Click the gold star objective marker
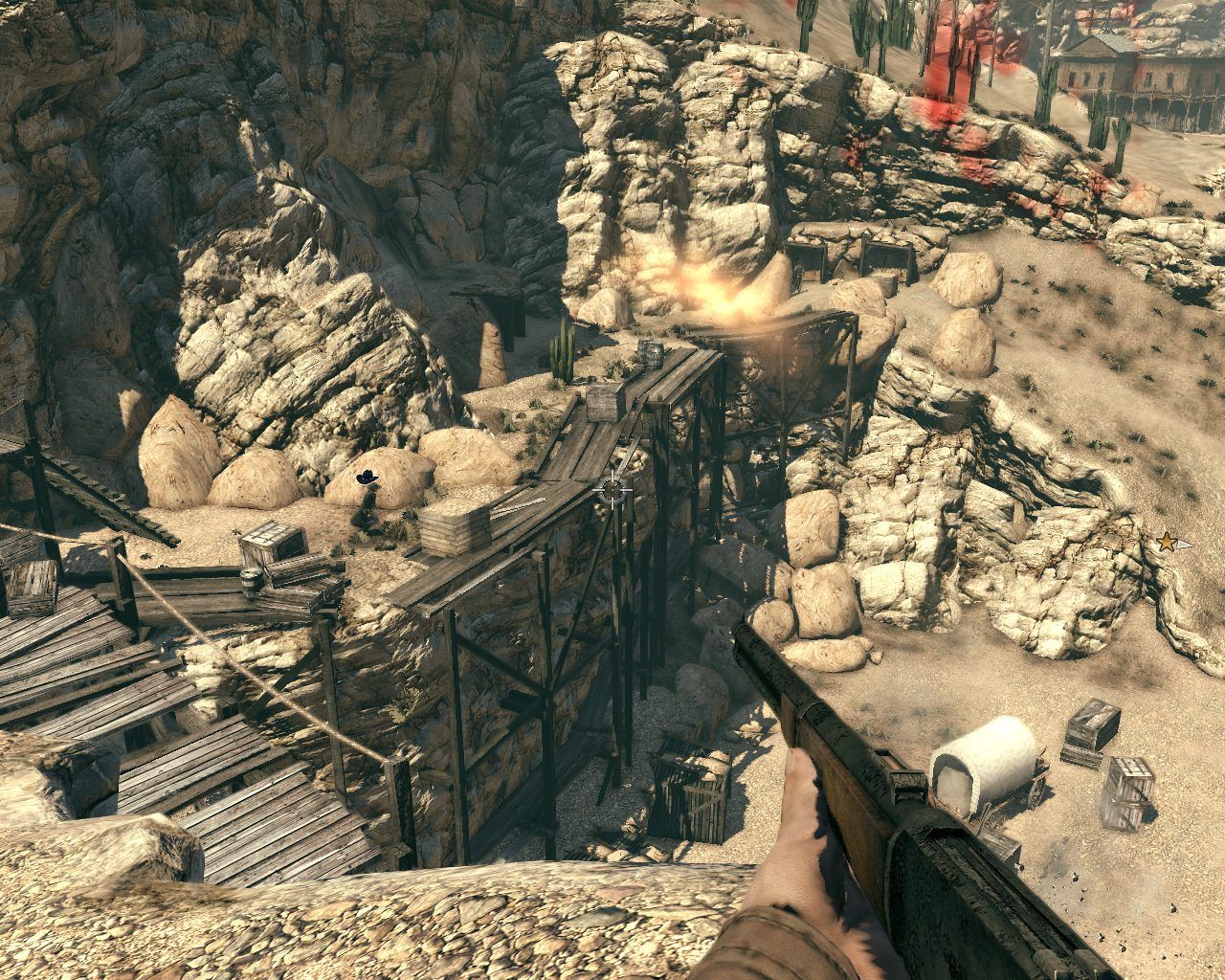Image resolution: width=1225 pixels, height=980 pixels. (x=1167, y=543)
